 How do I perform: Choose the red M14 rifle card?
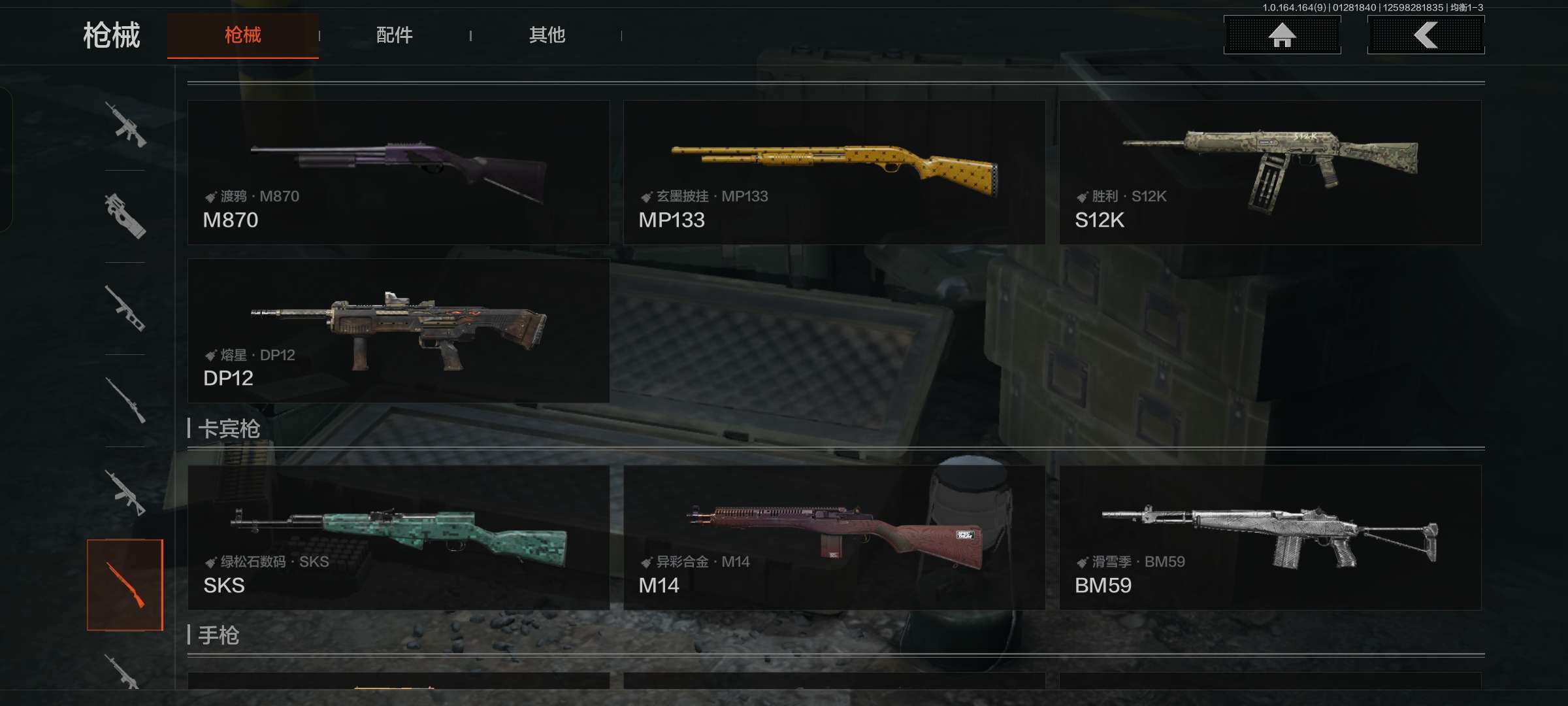(834, 537)
